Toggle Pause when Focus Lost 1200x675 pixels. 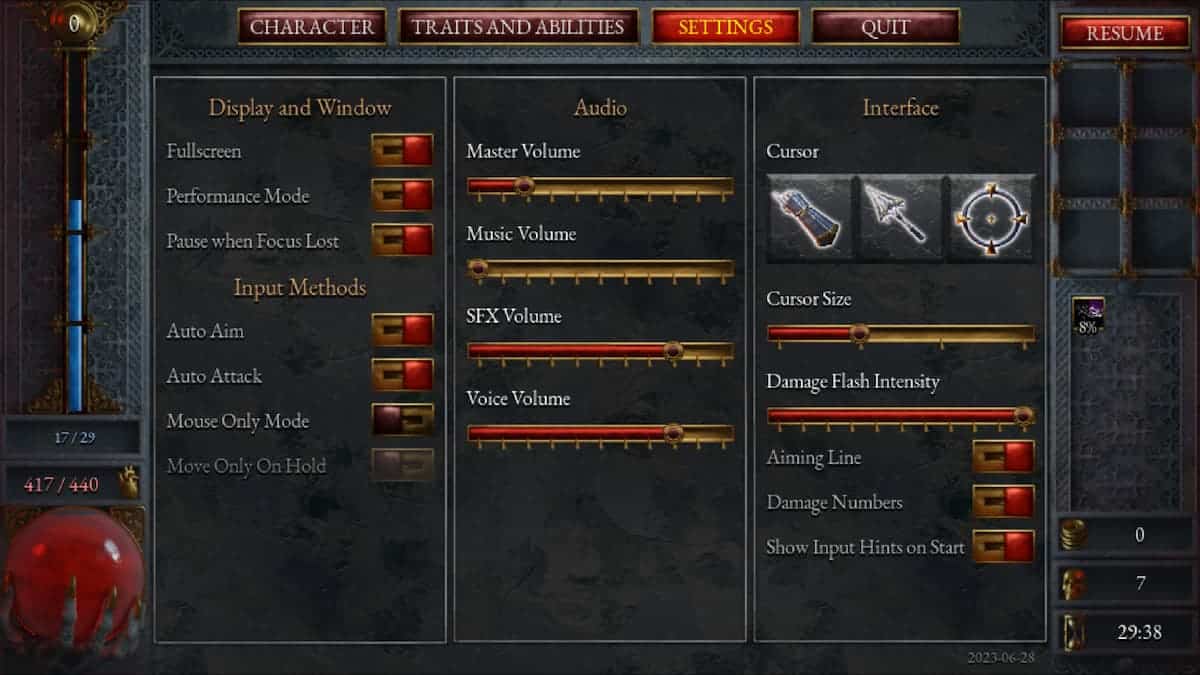pyautogui.click(x=402, y=241)
